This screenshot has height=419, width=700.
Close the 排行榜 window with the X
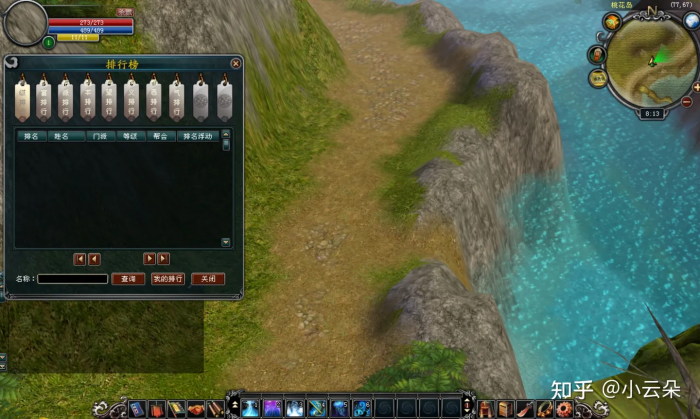pyautogui.click(x=235, y=63)
